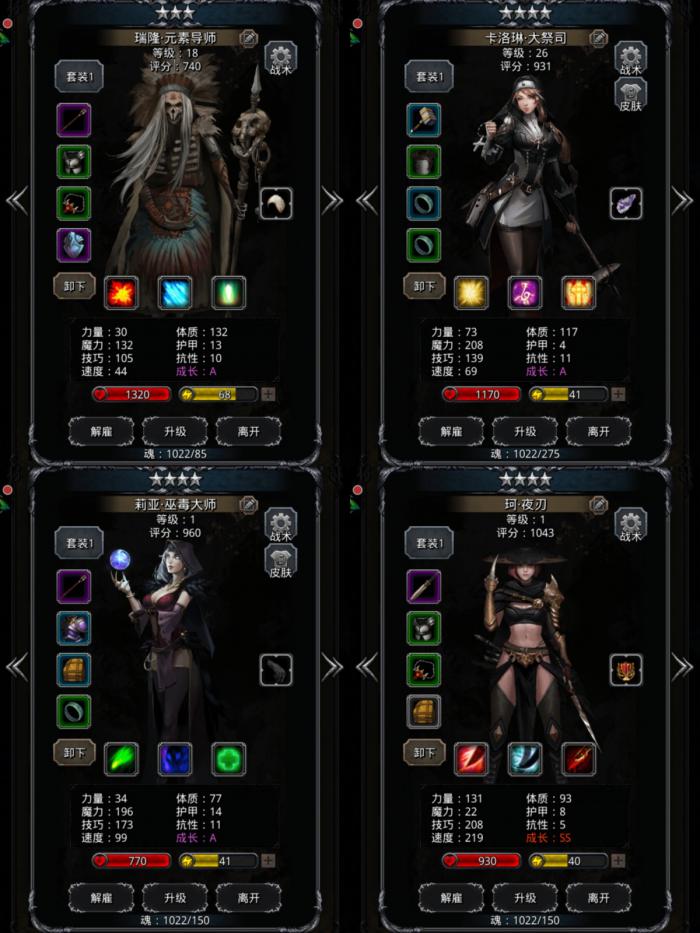This screenshot has height=933, width=700.
Task: Click the plus button beside 珂·夜刃's energy bar
Action: pyautogui.click(x=618, y=860)
